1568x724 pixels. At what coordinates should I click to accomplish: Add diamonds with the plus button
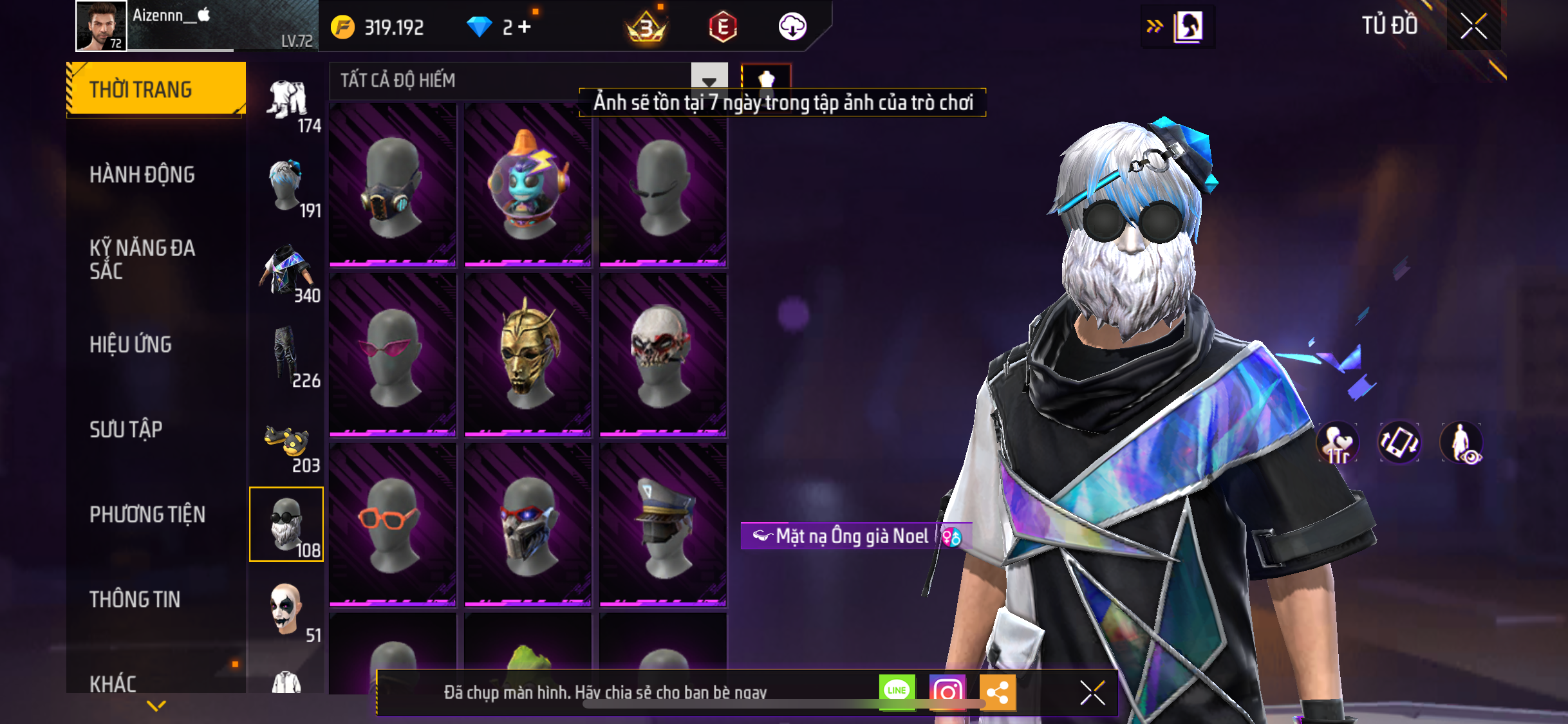pos(525,27)
